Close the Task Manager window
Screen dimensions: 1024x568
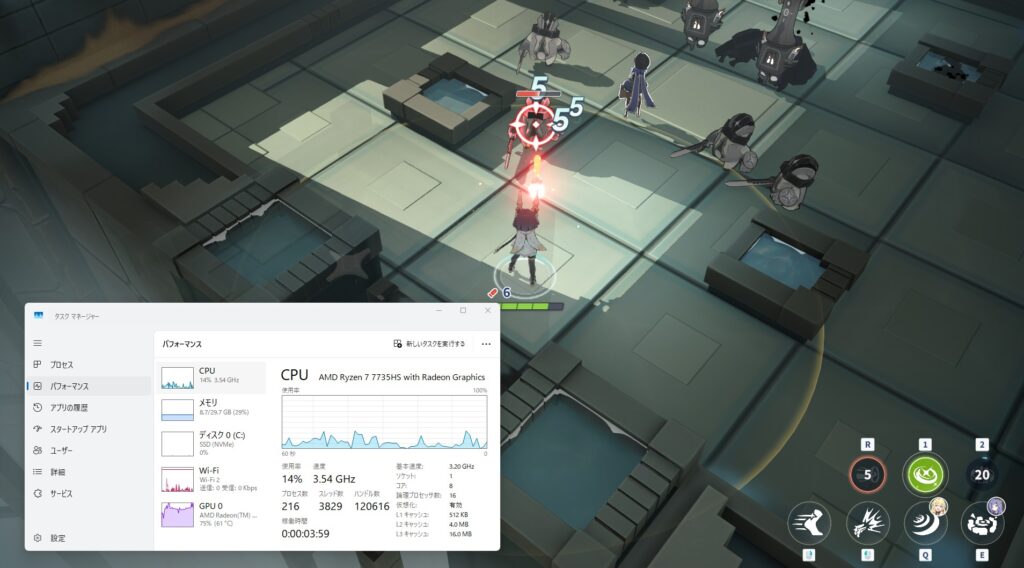point(485,310)
